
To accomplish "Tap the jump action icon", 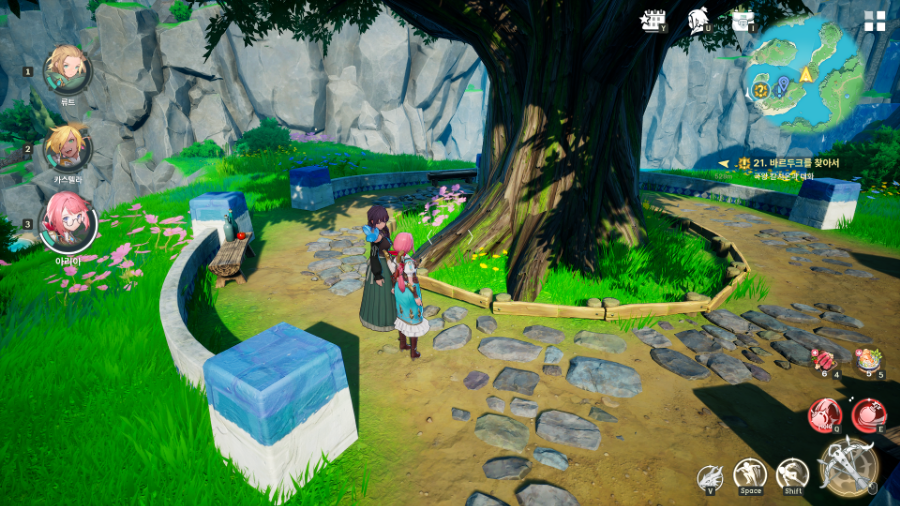I will 749,474.
